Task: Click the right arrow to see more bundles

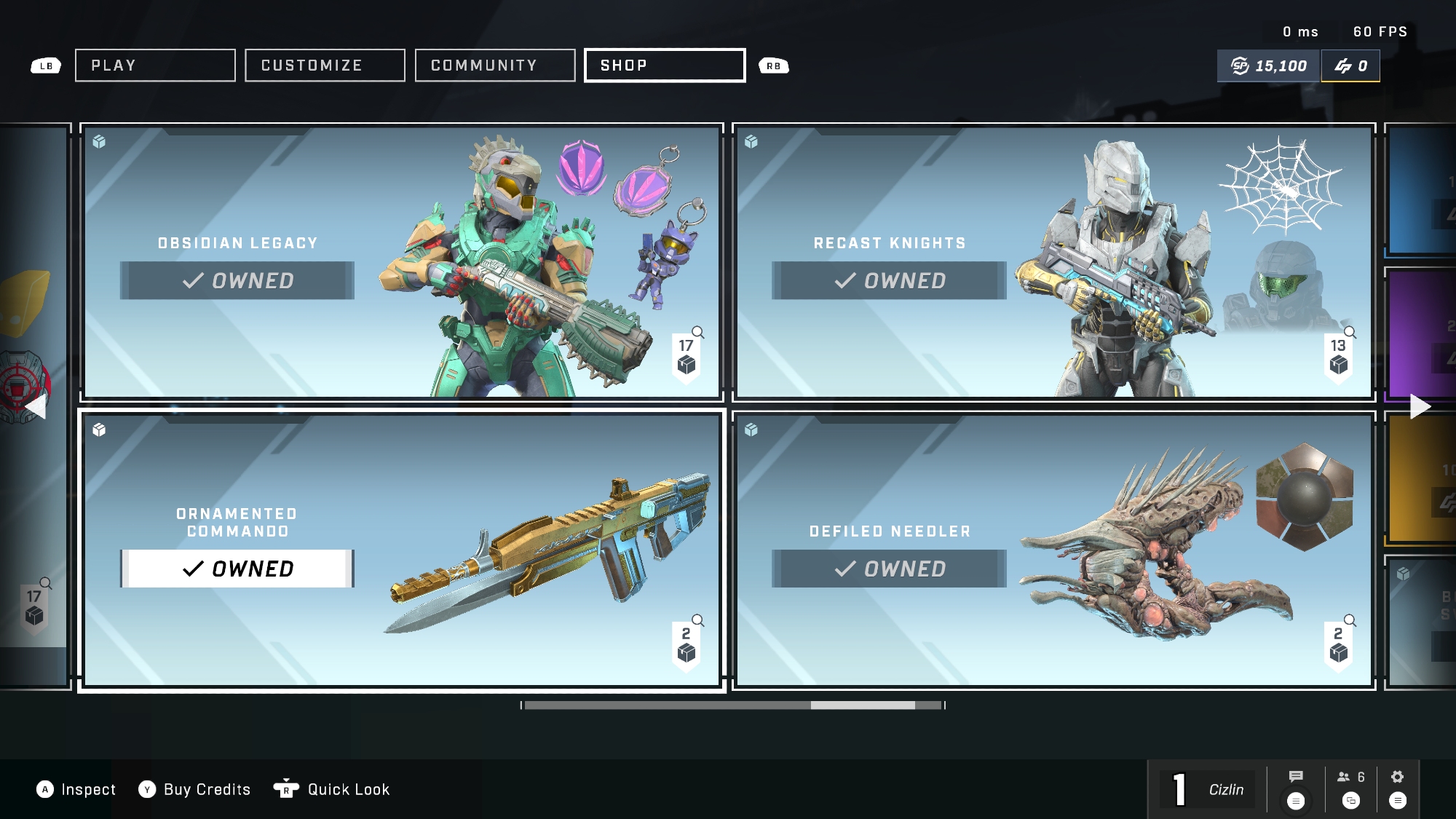Action: tap(1420, 406)
